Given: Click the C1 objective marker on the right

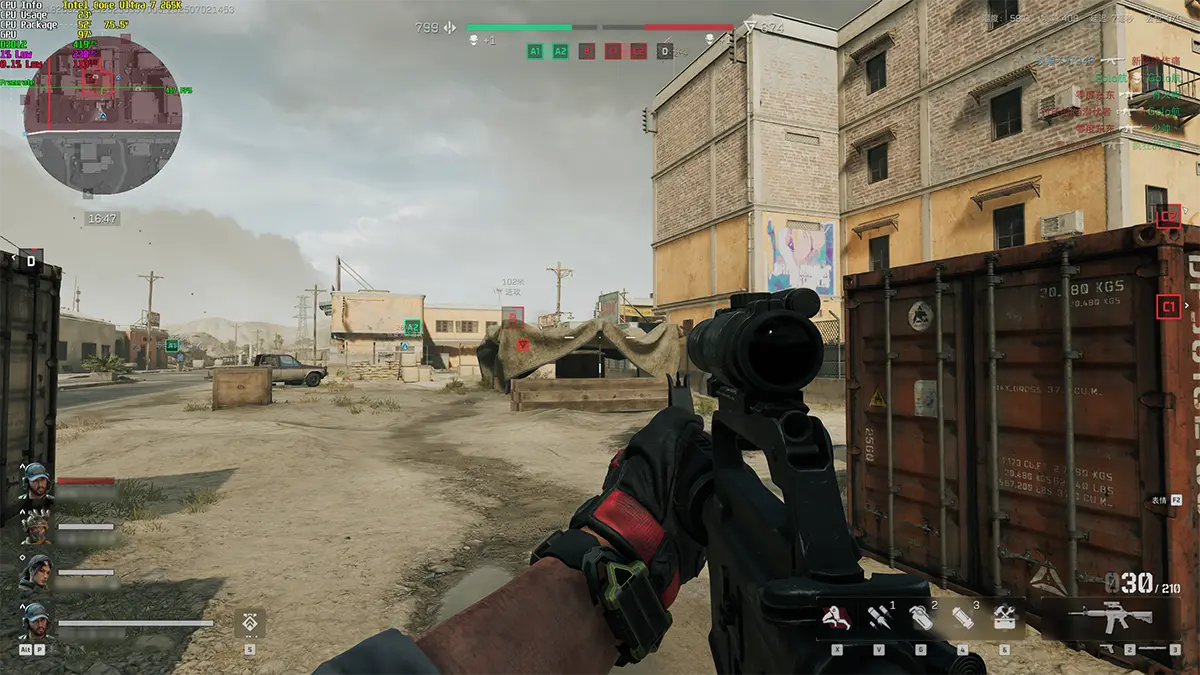Looking at the screenshot, I should click(x=1168, y=306).
